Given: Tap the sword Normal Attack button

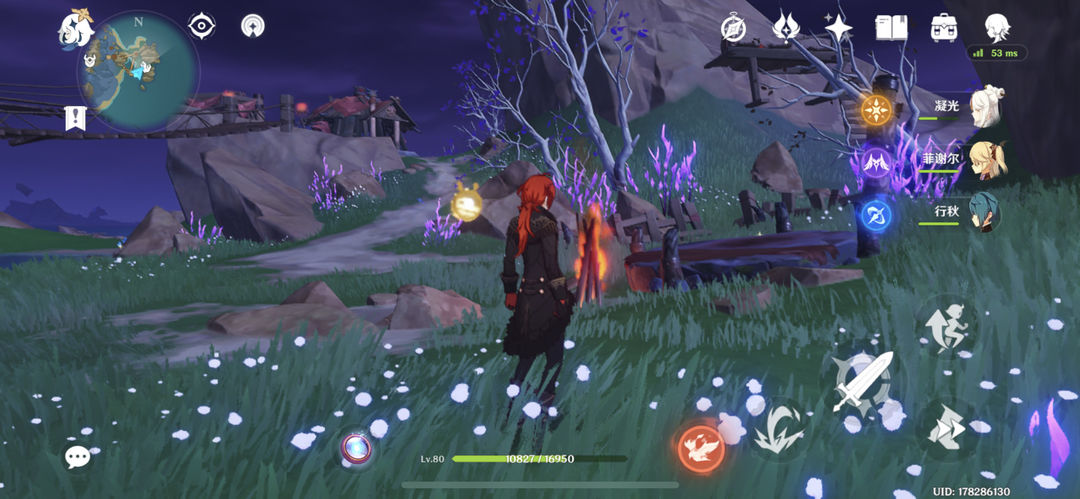Looking at the screenshot, I should click(864, 381).
